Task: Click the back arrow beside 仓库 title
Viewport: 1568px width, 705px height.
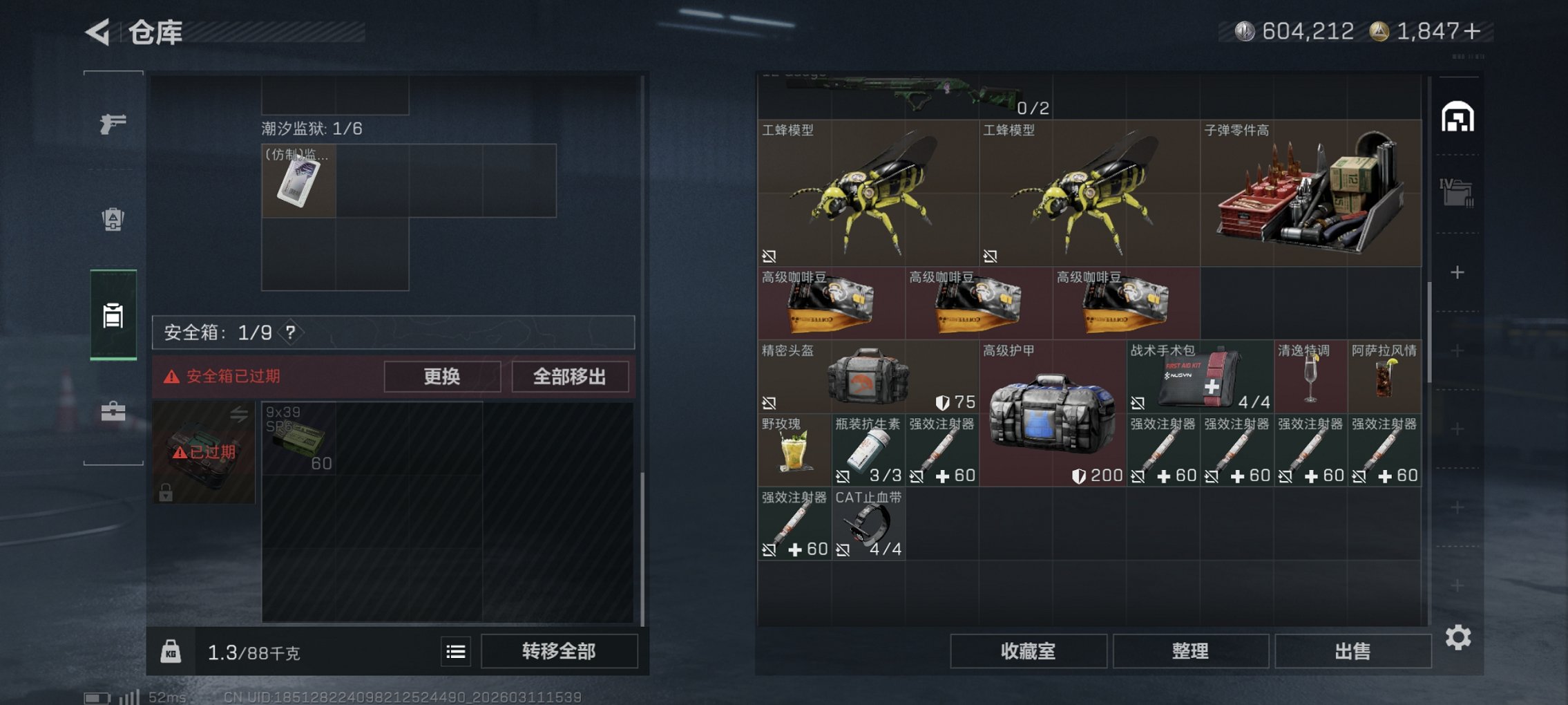Action: pos(97,31)
